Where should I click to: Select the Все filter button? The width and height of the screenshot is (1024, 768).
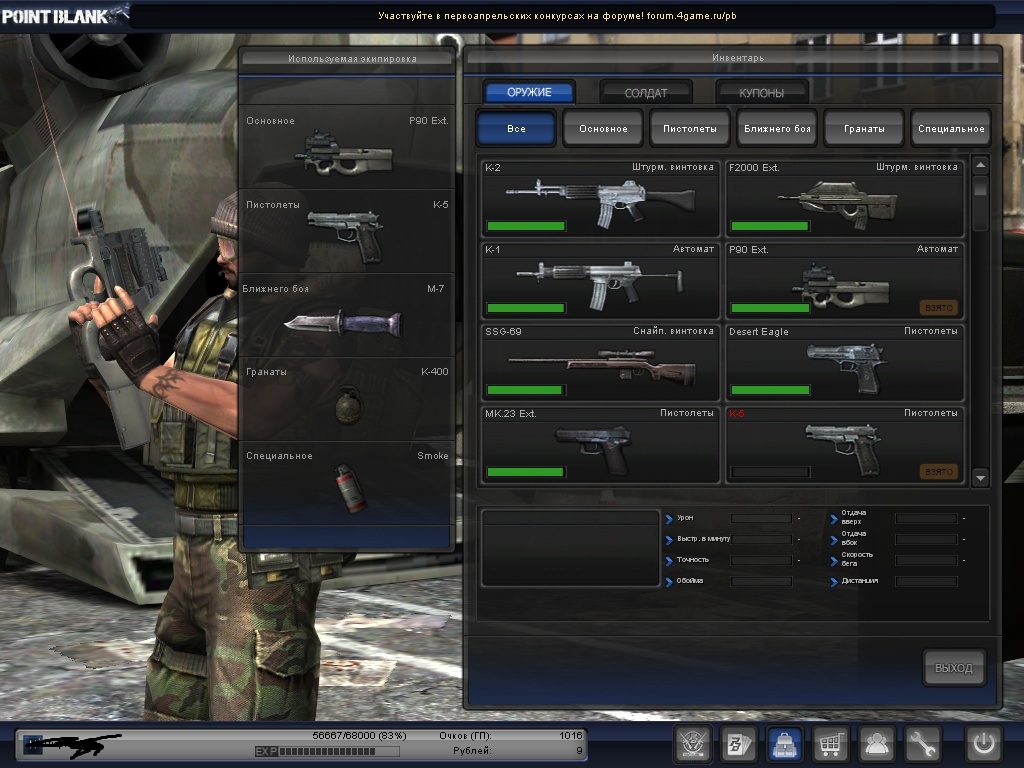pos(516,129)
